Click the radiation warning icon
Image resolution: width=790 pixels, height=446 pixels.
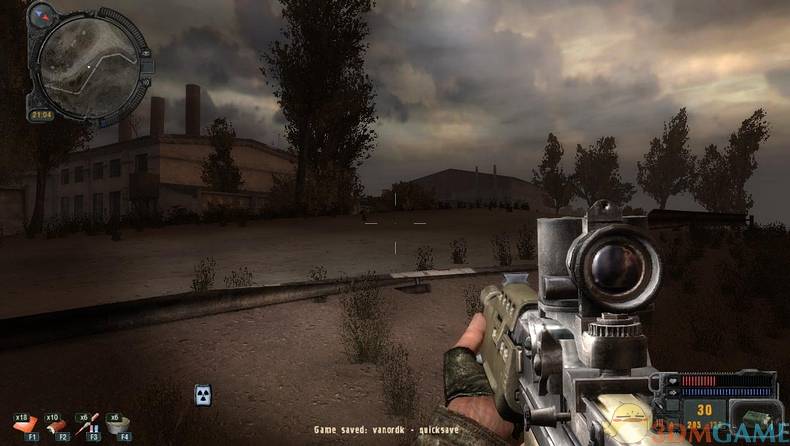pyautogui.click(x=203, y=394)
